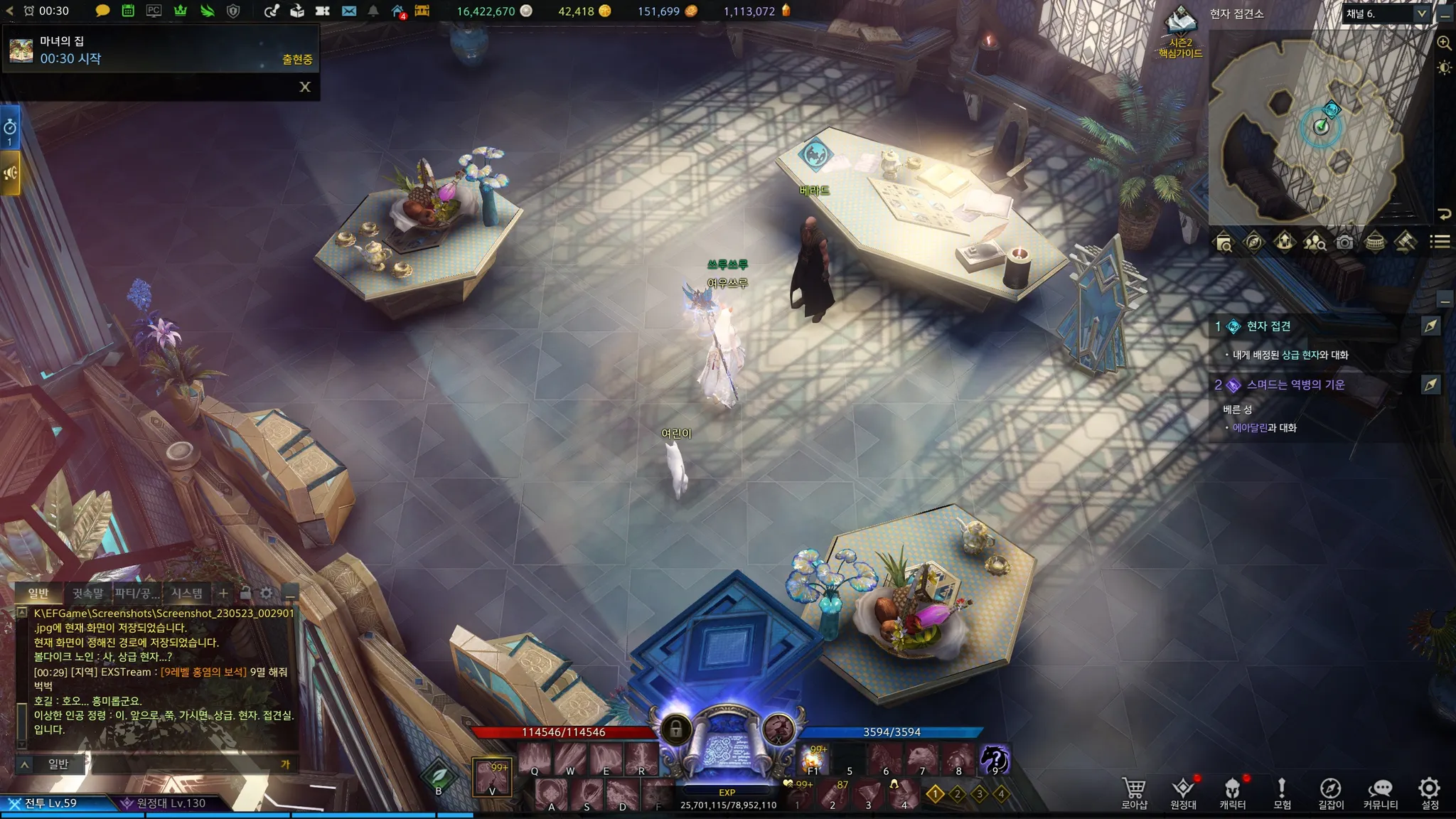Open the 시즌2 핵심가이드 guide icon
Screen dimensions: 1456x819
[x=1180, y=32]
